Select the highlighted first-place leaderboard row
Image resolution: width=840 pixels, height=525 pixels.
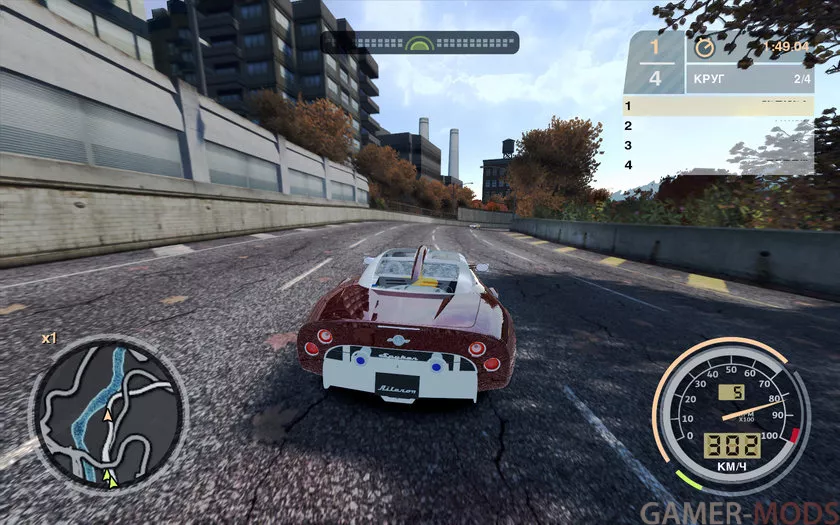click(718, 105)
